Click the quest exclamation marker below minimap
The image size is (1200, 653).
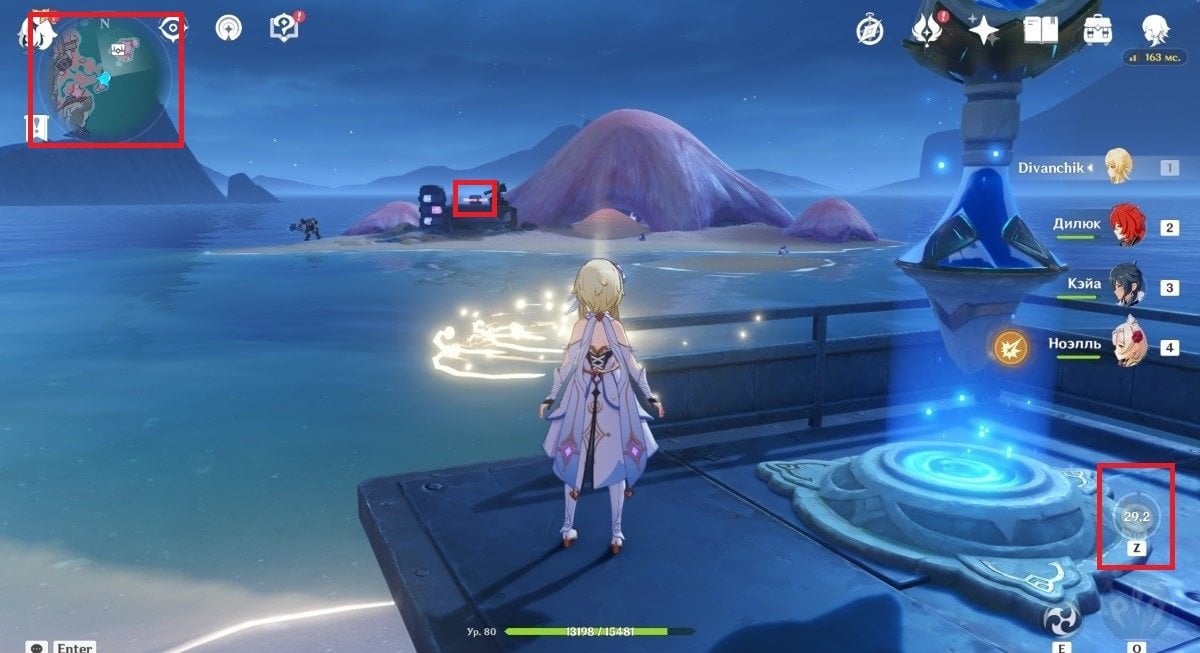38,127
